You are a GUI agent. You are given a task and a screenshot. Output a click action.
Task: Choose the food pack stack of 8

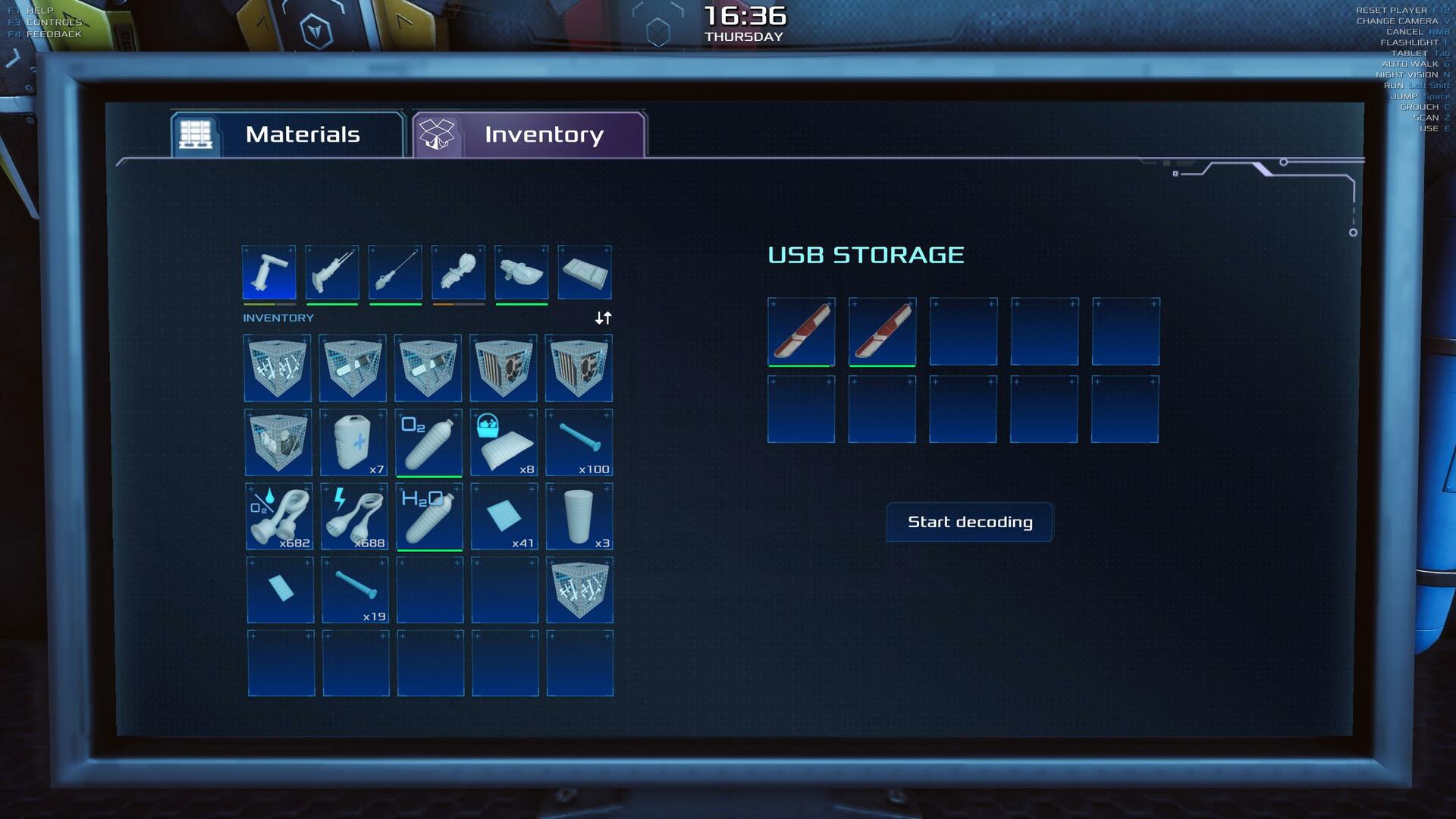[504, 443]
